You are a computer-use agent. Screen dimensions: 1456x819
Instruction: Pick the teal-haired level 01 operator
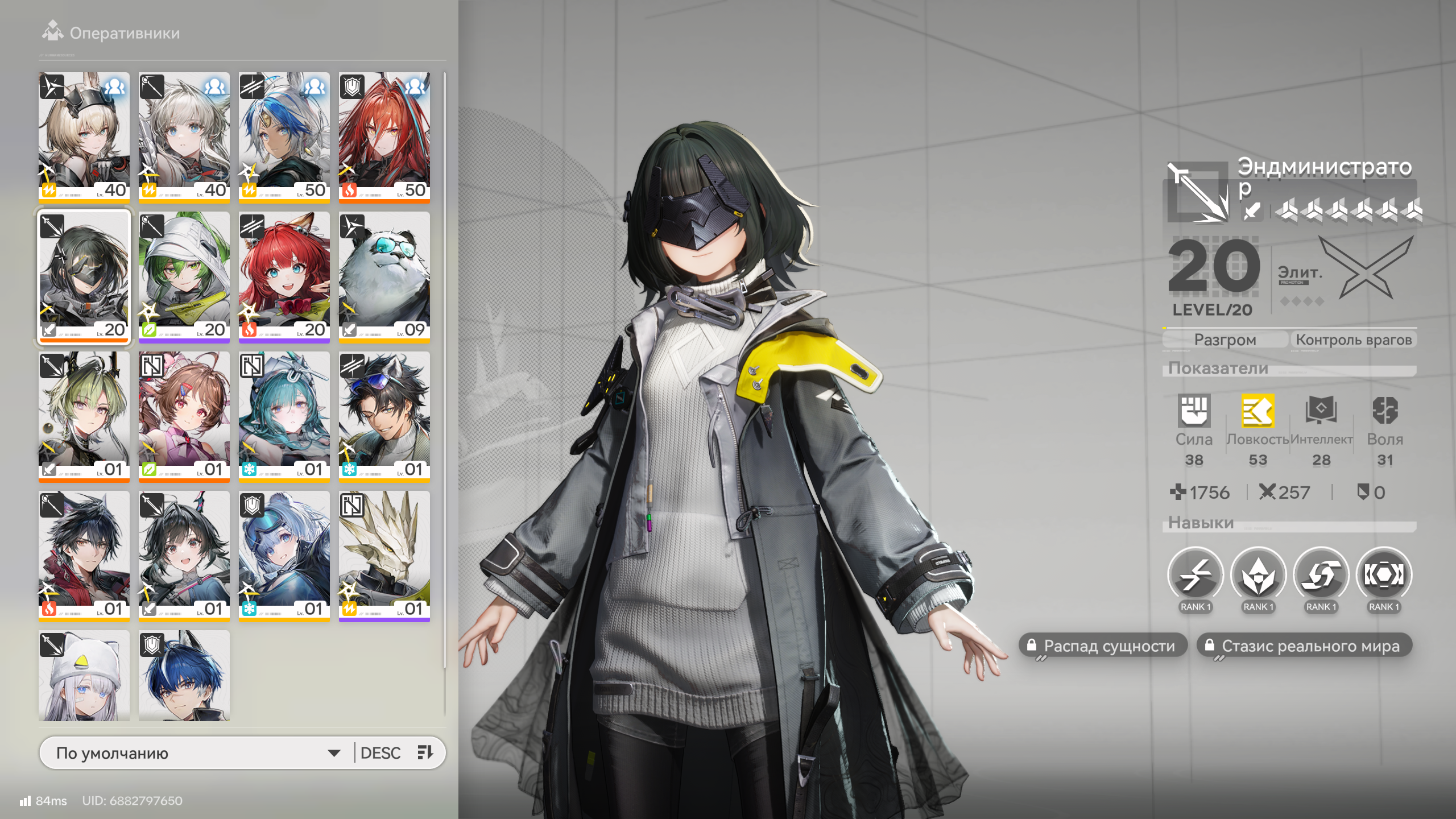click(284, 416)
